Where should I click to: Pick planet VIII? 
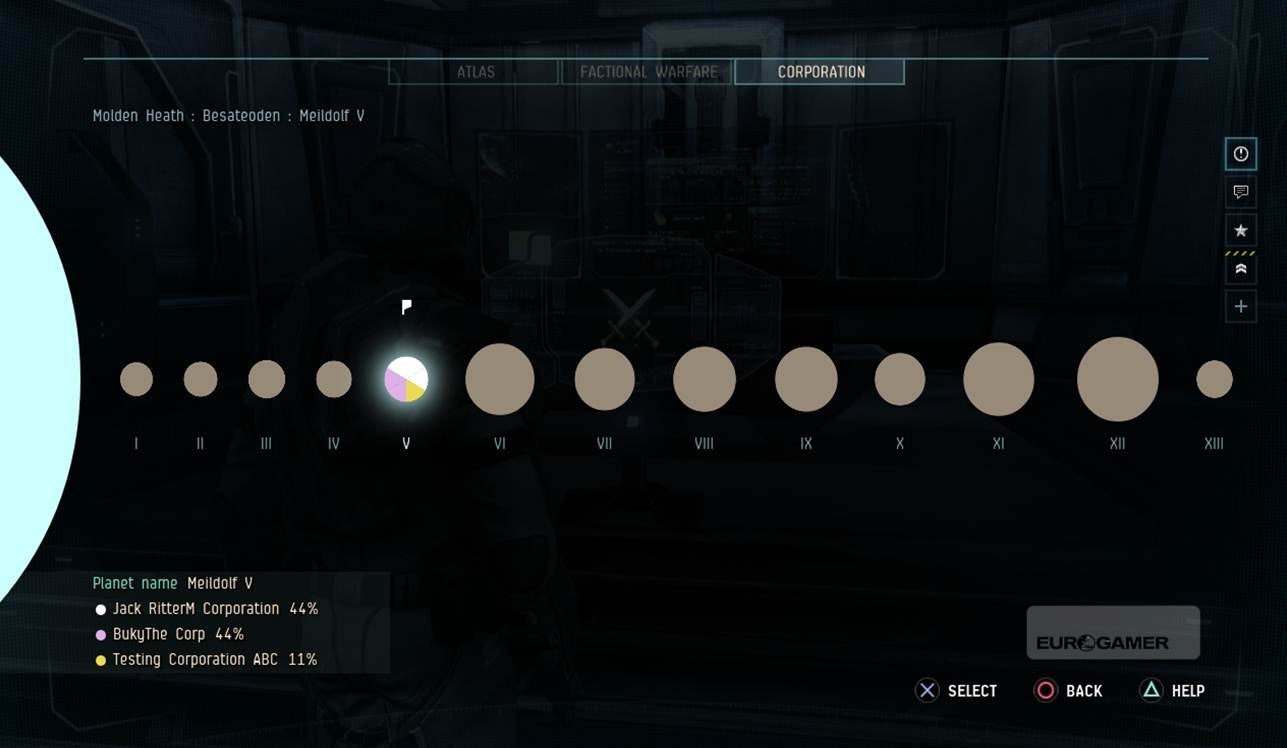[x=704, y=379]
